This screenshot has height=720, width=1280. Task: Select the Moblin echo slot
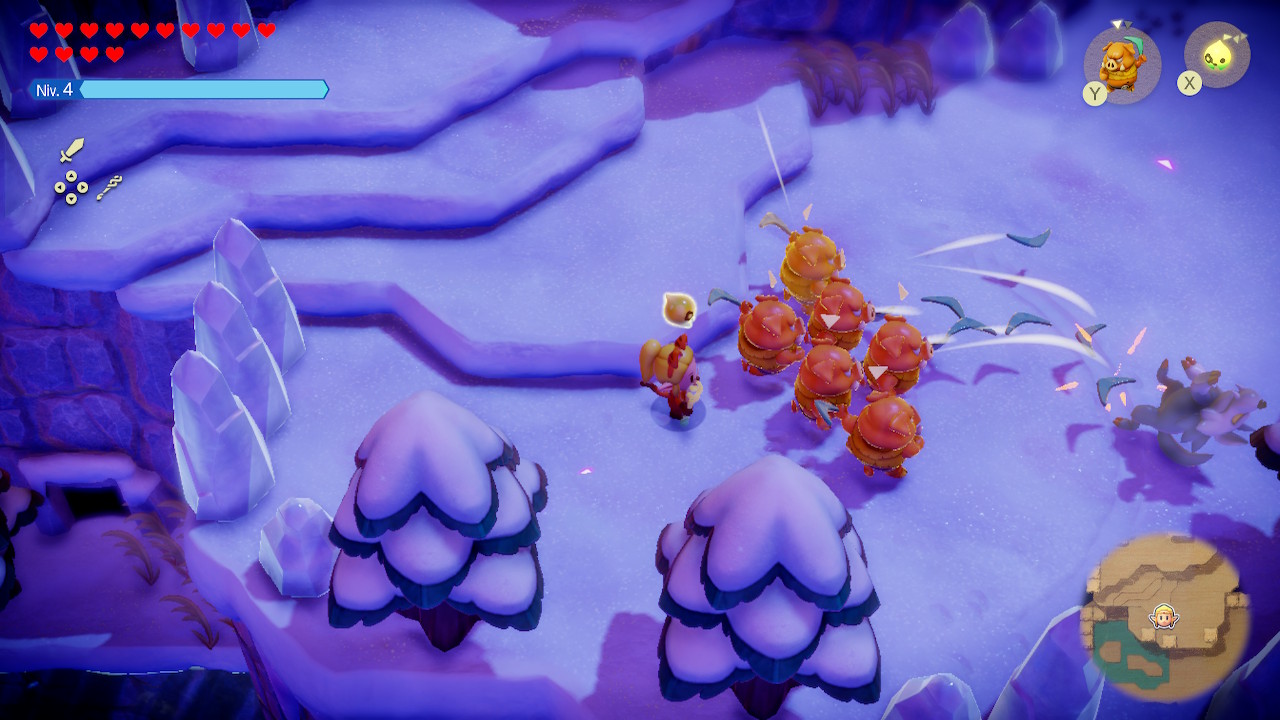click(x=1122, y=64)
